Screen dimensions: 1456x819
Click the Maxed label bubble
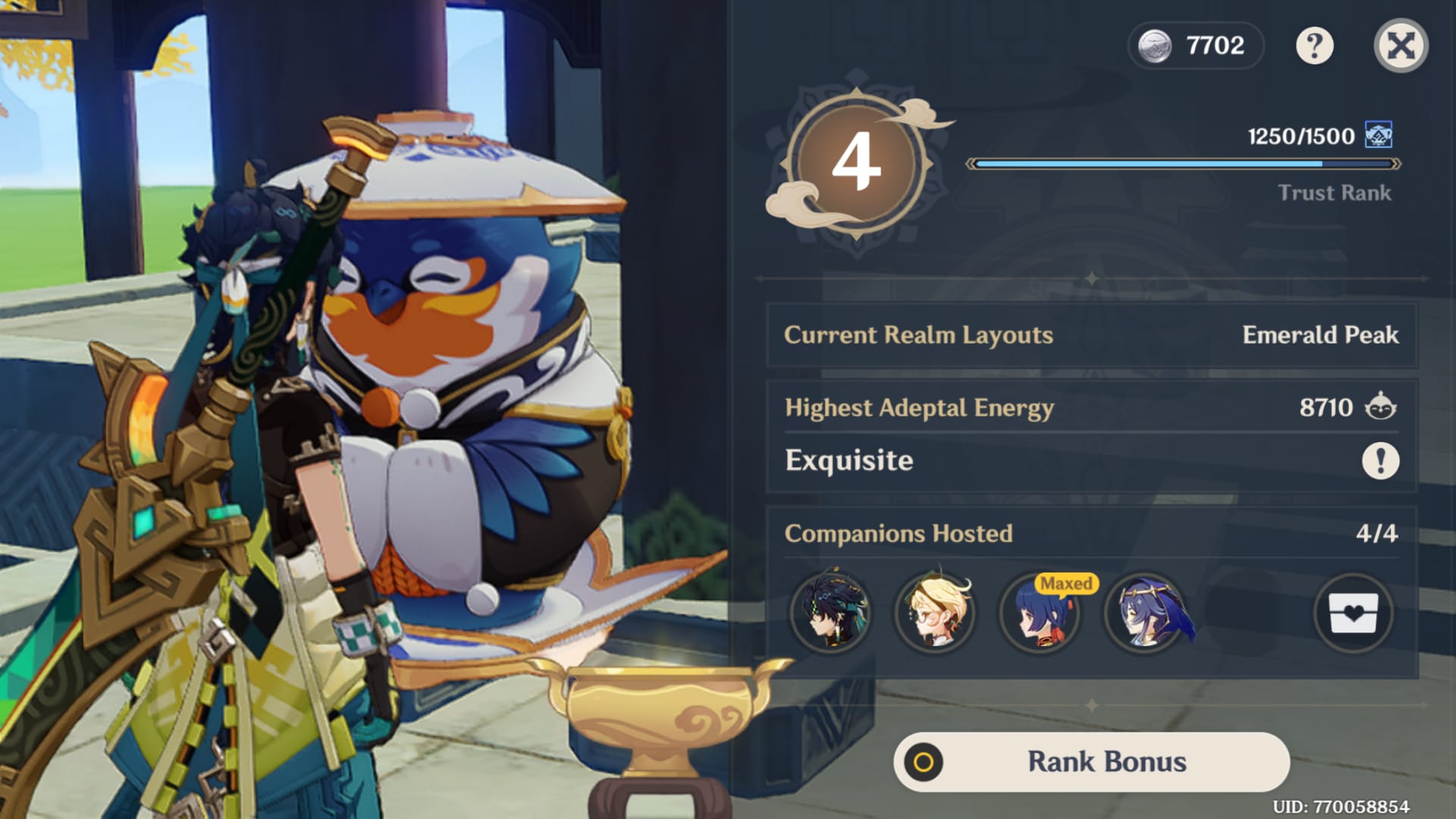click(x=1066, y=584)
